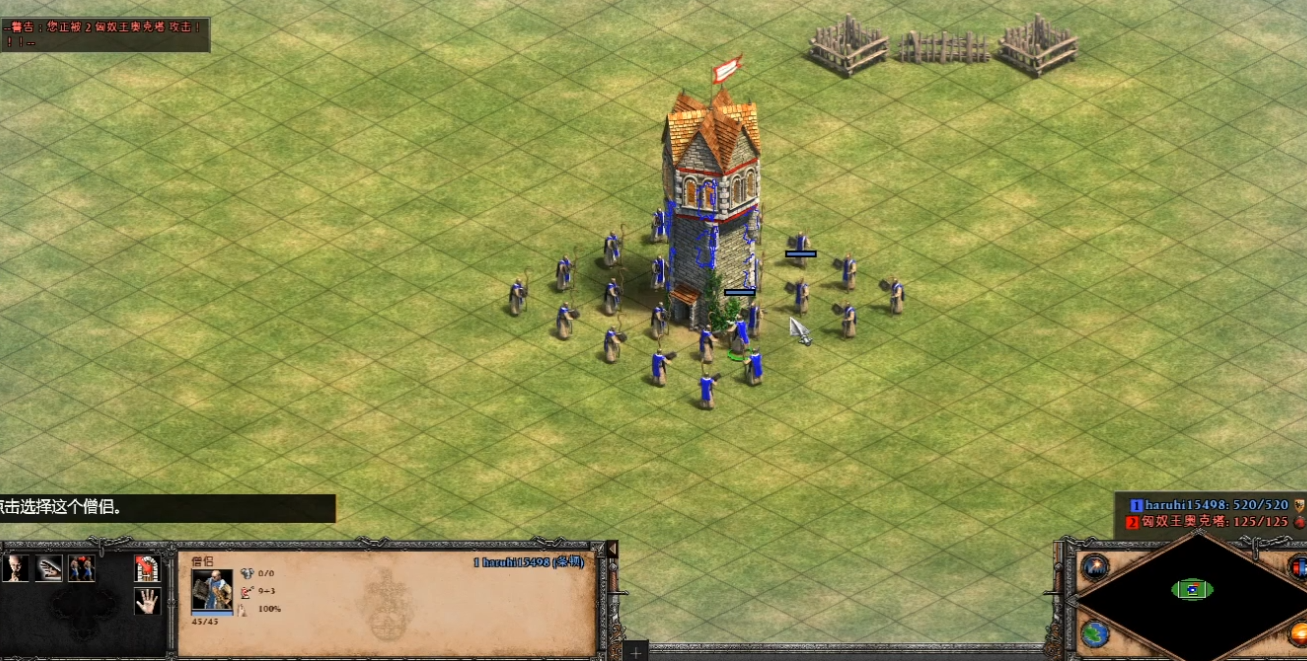Click the two-figures-with-heart command icon

coord(82,568)
